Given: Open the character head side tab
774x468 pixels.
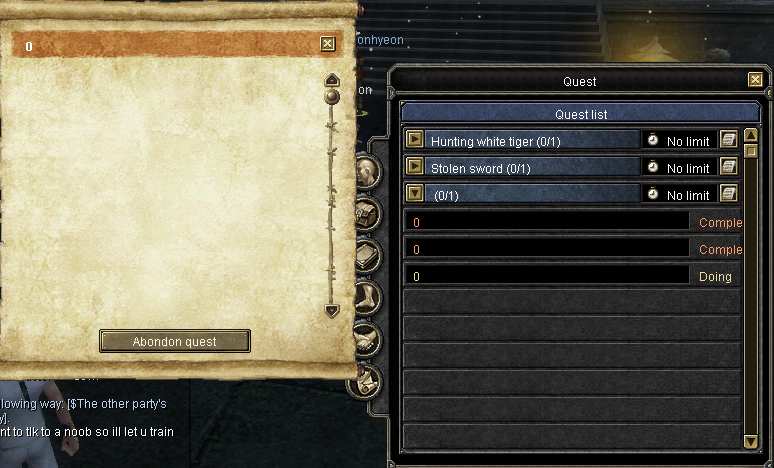Looking at the screenshot, I should (367, 171).
